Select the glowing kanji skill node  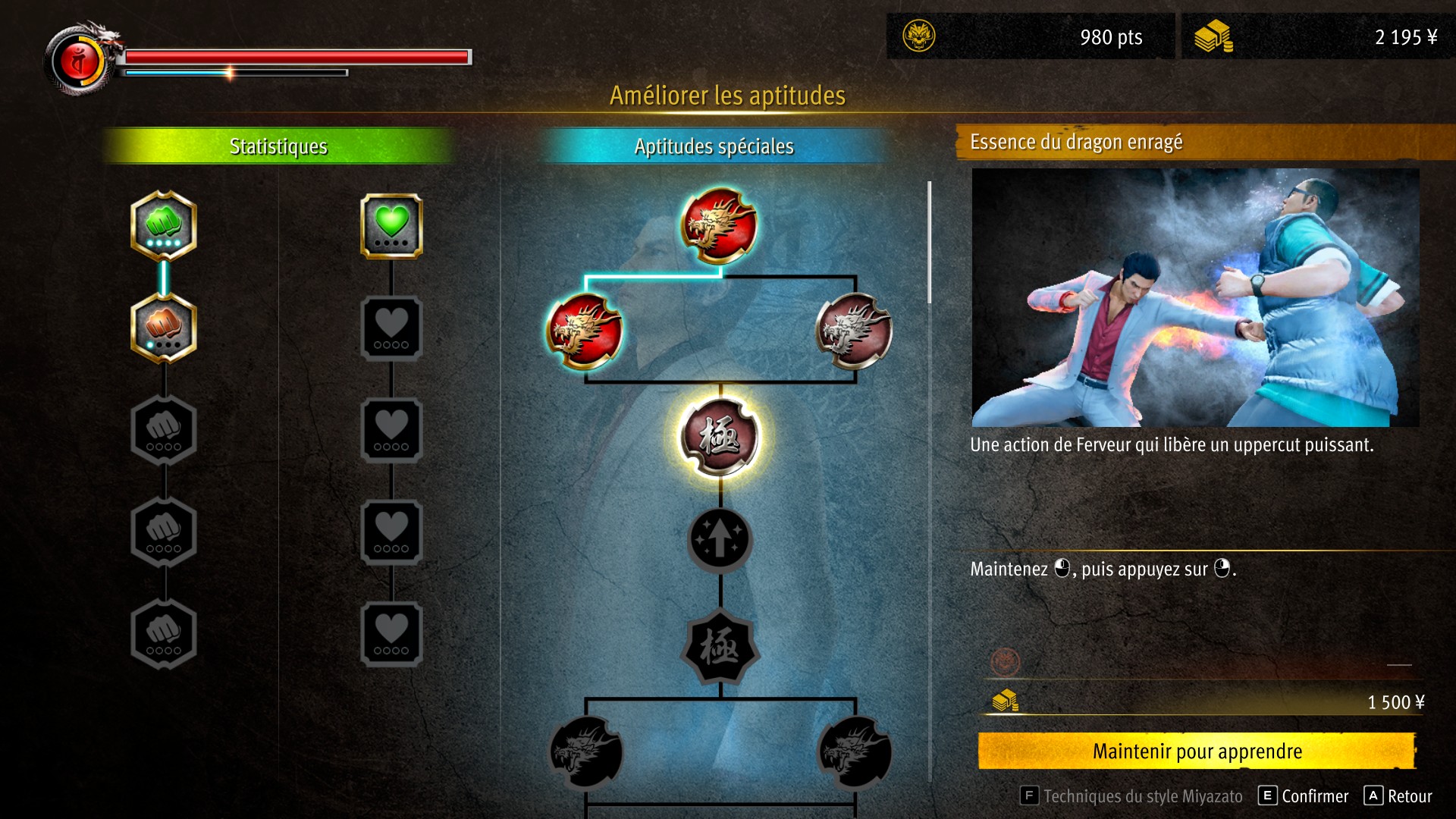click(719, 438)
